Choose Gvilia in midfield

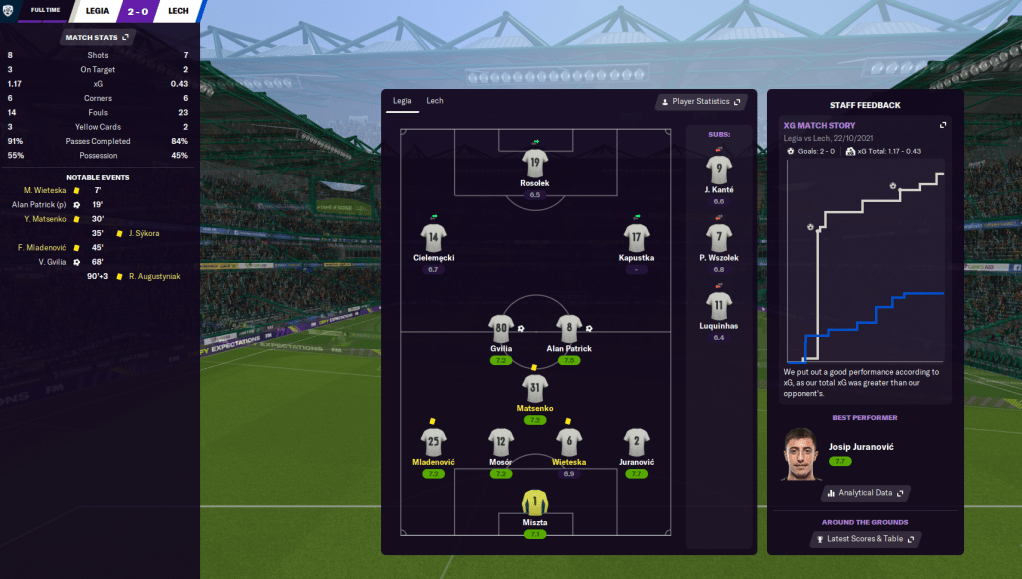tap(502, 329)
